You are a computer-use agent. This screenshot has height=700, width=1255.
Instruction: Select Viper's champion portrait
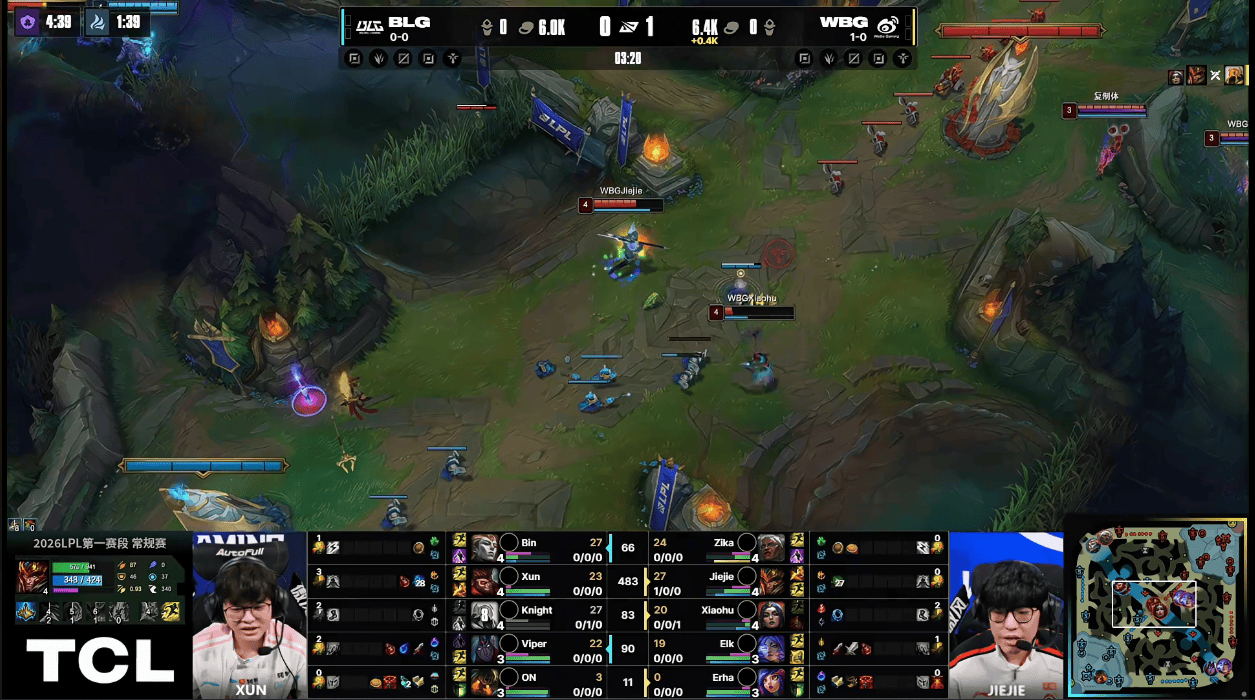coord(484,648)
